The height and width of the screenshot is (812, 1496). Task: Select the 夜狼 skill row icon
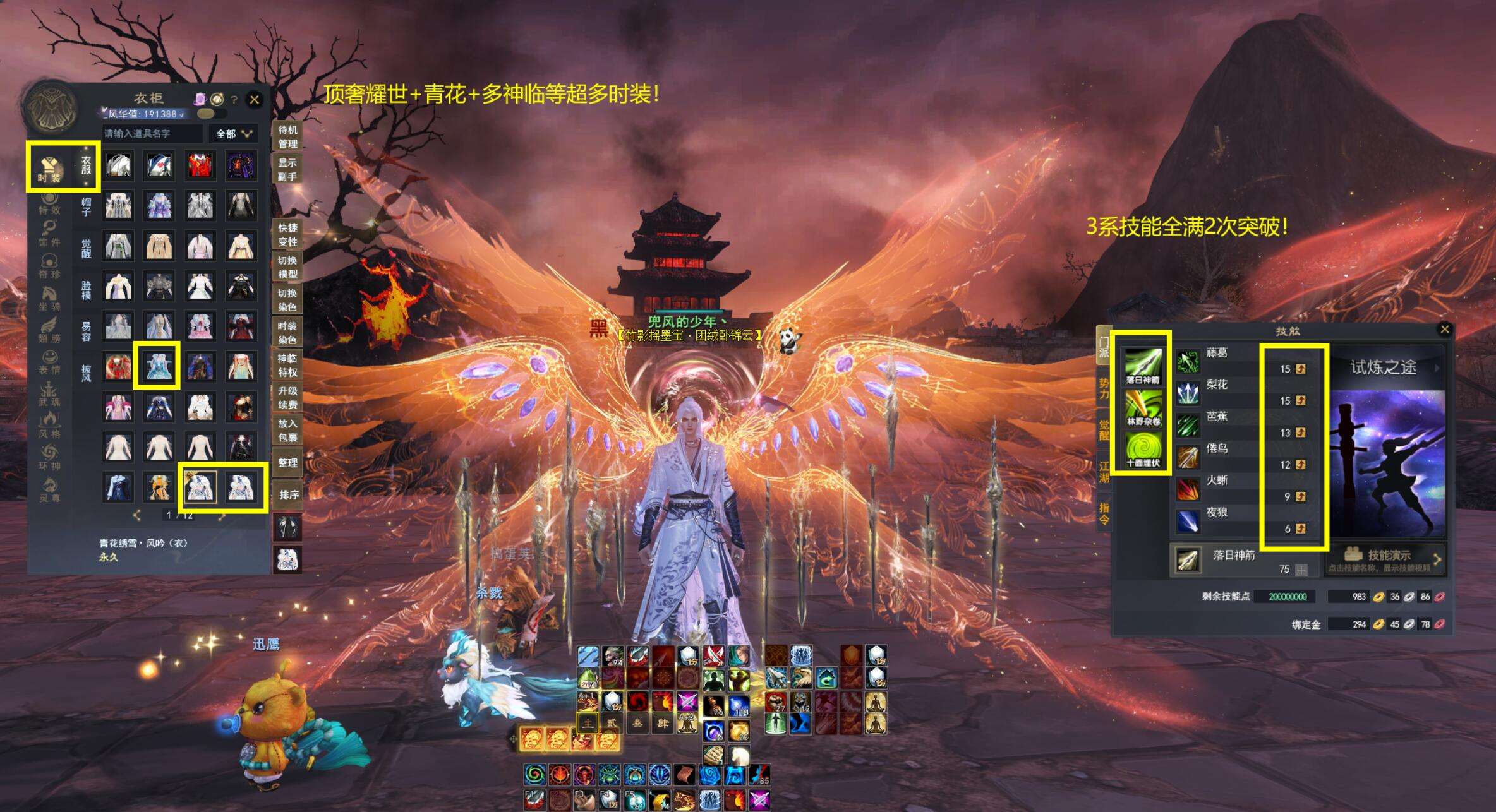pyautogui.click(x=1188, y=521)
